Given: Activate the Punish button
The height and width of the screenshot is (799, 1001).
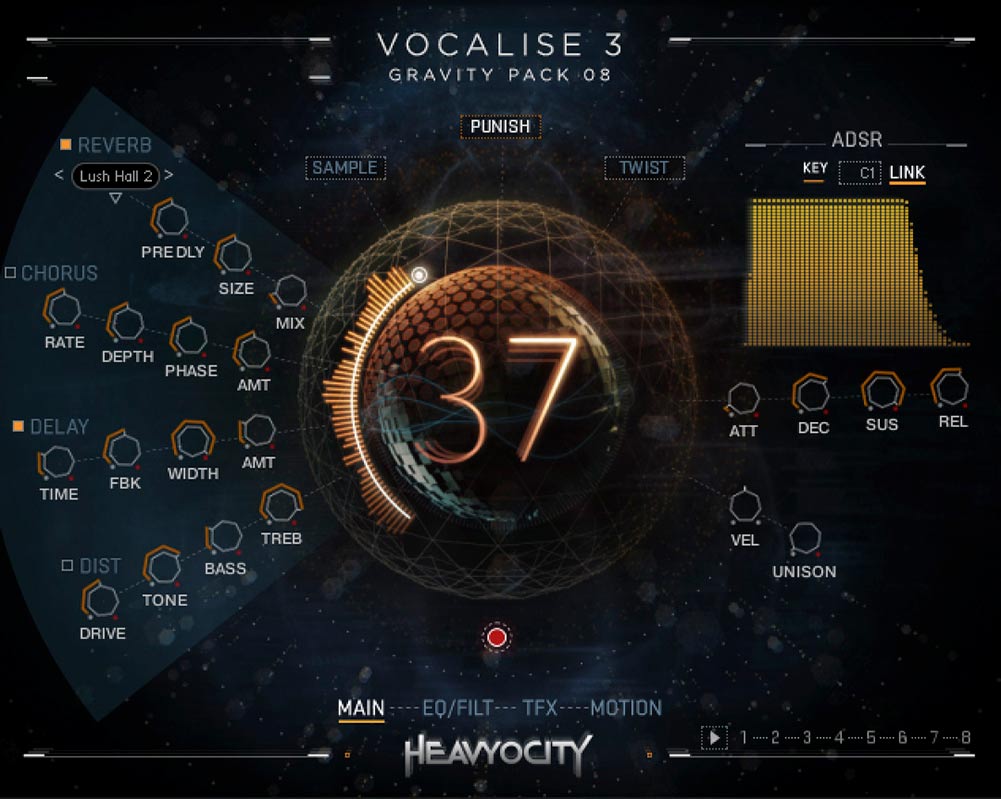Looking at the screenshot, I should 500,127.
